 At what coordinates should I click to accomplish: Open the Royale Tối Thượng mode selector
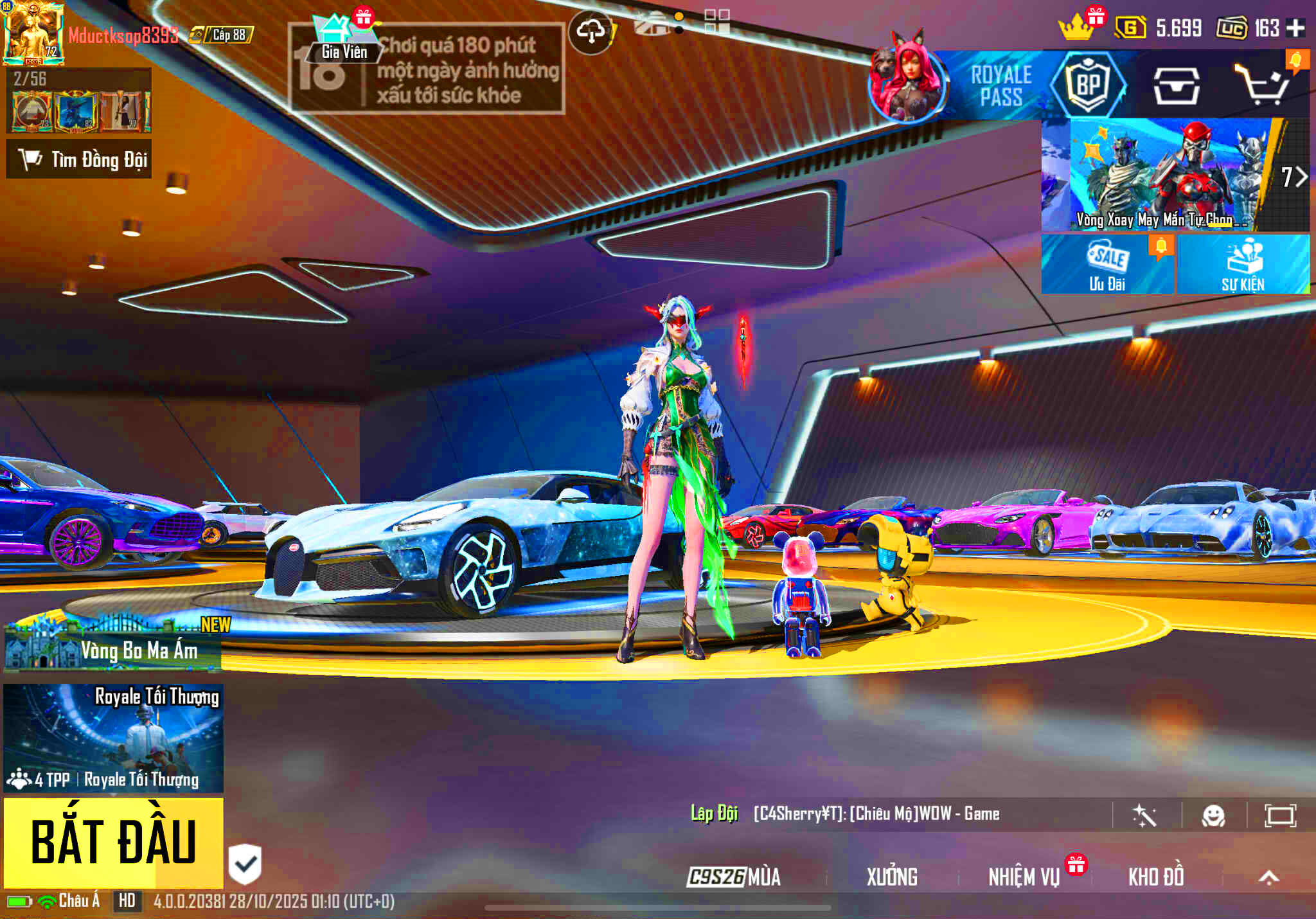113,738
